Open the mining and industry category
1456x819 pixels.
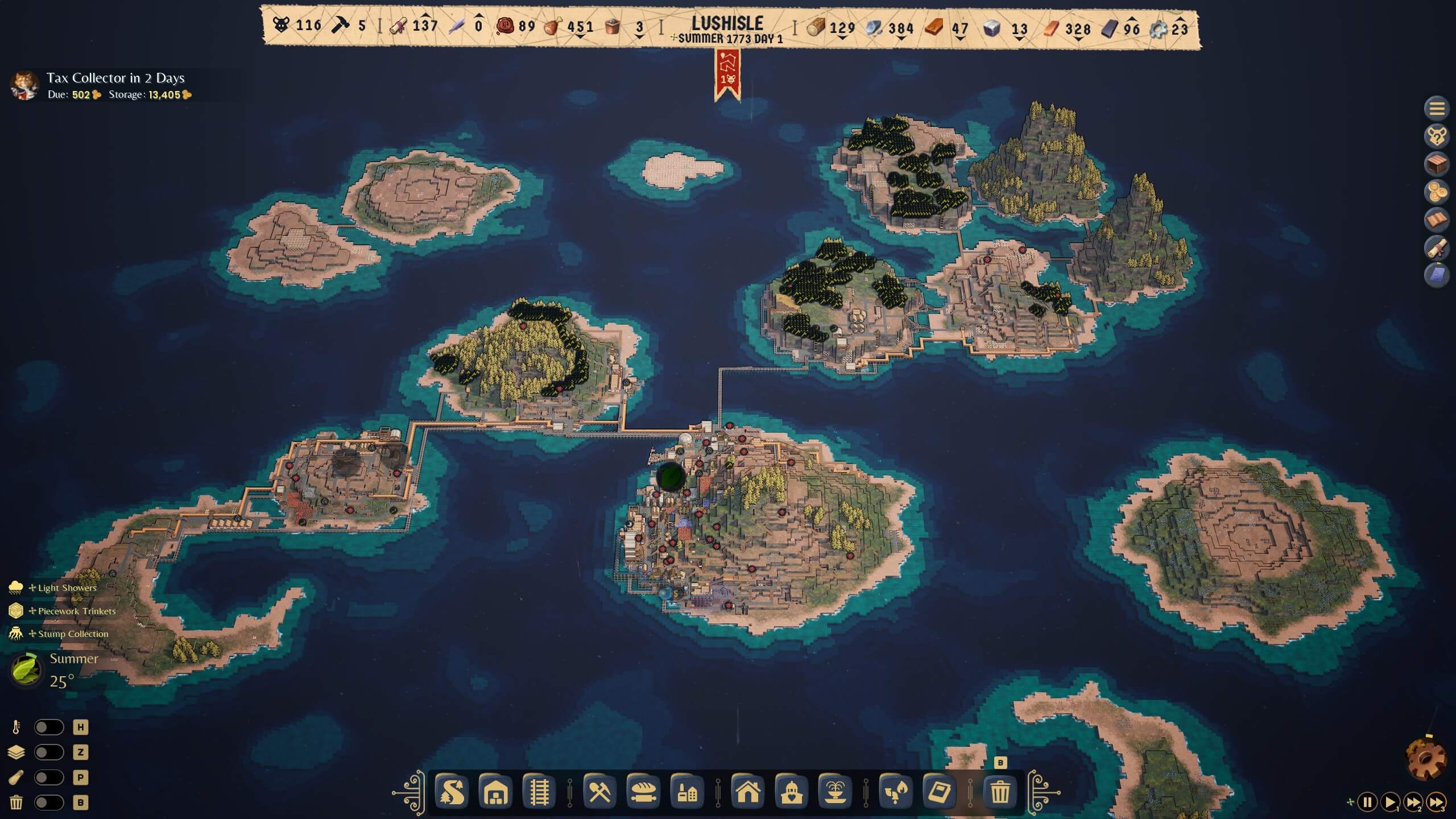click(x=600, y=791)
